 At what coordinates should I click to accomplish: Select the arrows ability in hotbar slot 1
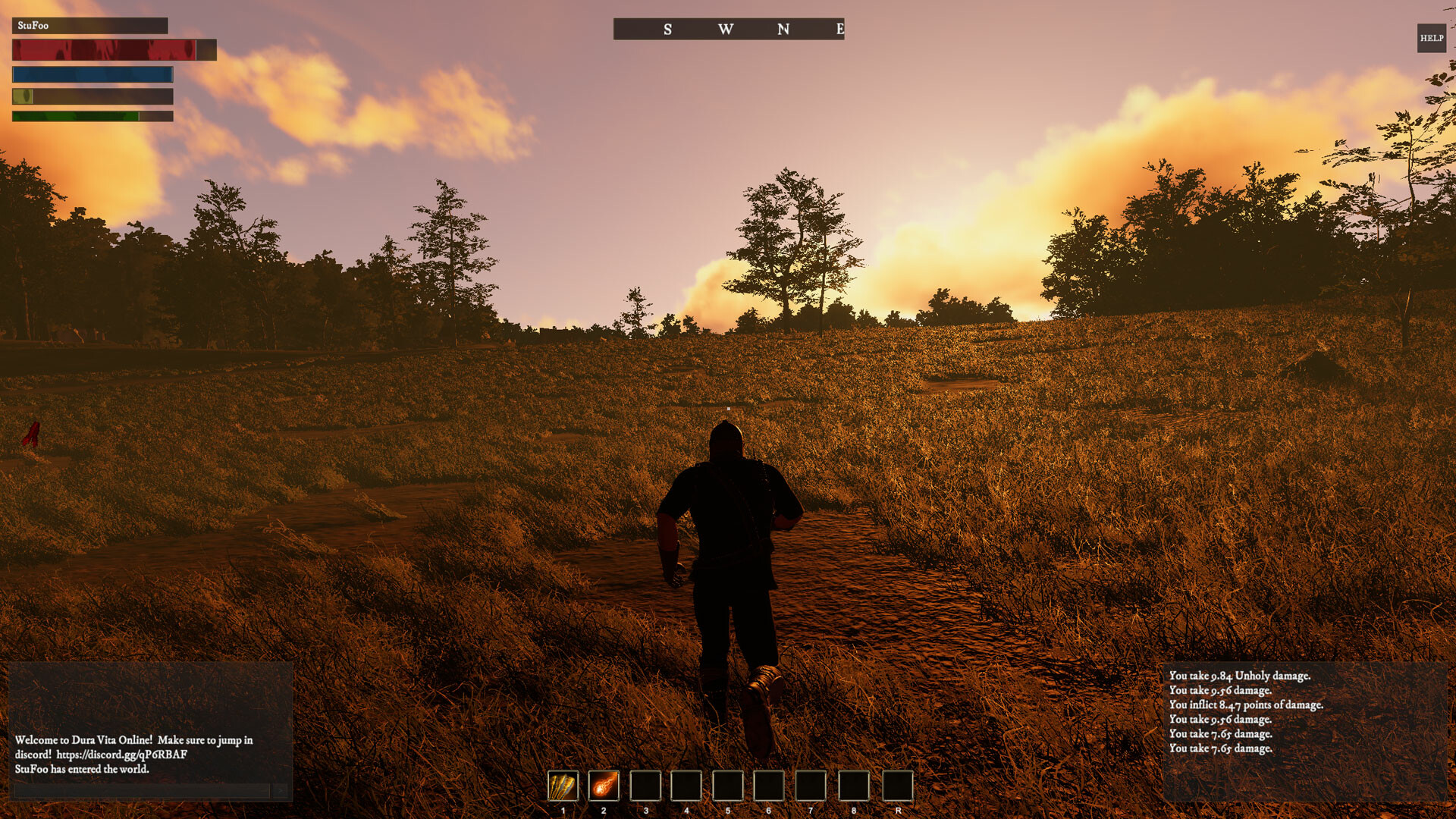click(x=563, y=787)
